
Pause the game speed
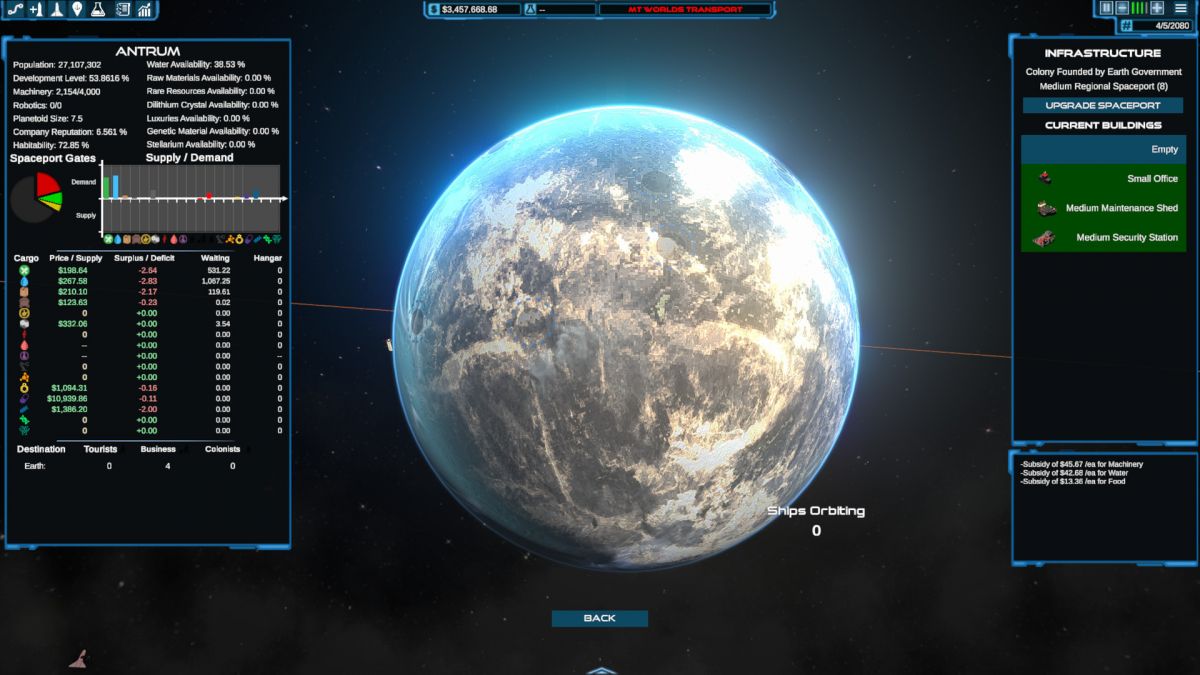[x=1107, y=8]
